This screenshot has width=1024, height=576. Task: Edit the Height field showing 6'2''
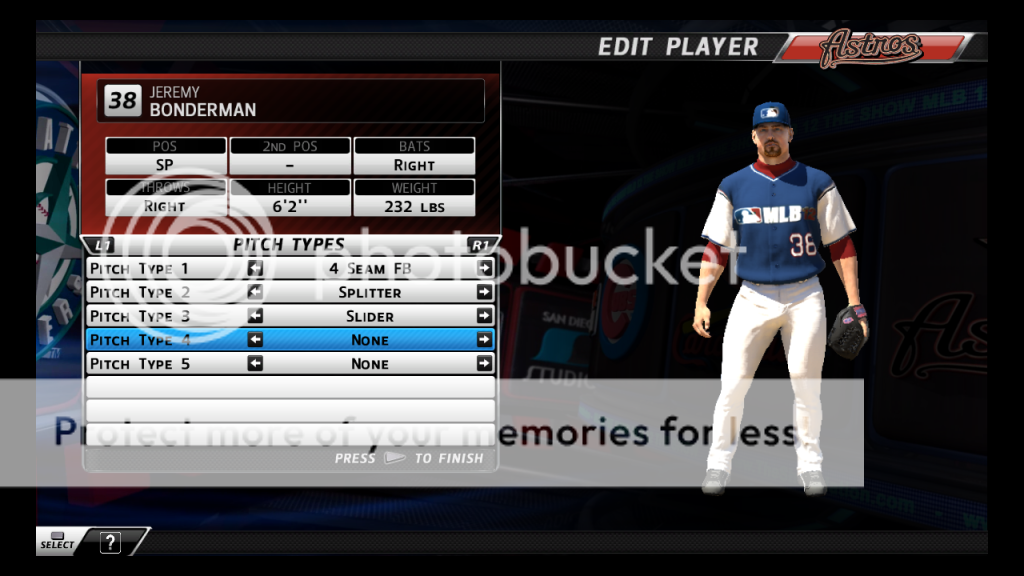(290, 206)
